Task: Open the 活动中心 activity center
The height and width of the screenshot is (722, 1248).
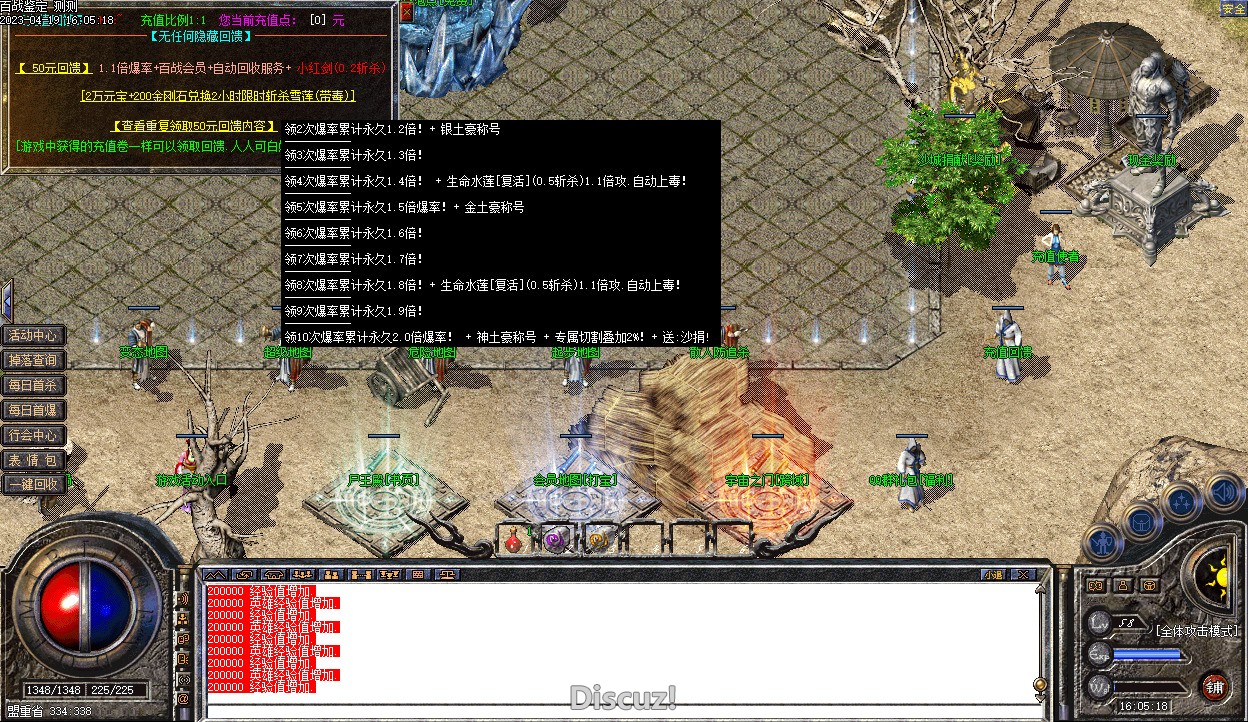Action: tap(33, 335)
